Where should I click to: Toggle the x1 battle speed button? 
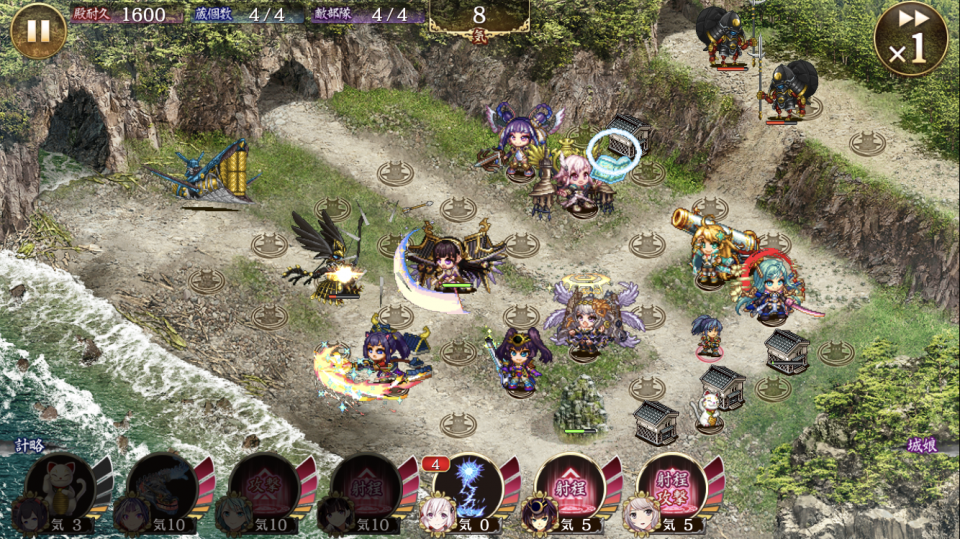(x=910, y=39)
